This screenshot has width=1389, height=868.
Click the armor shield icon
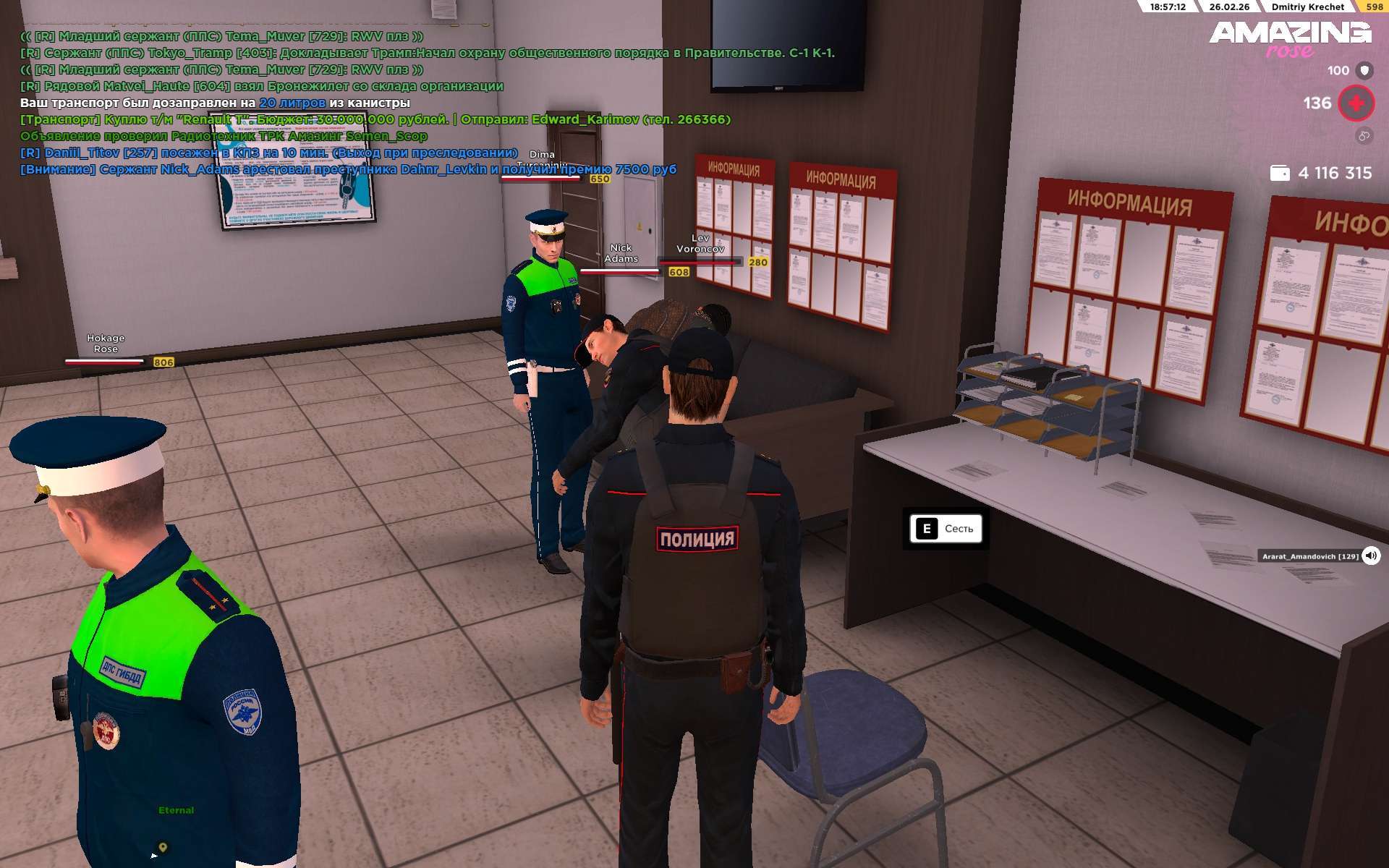pos(1364,70)
